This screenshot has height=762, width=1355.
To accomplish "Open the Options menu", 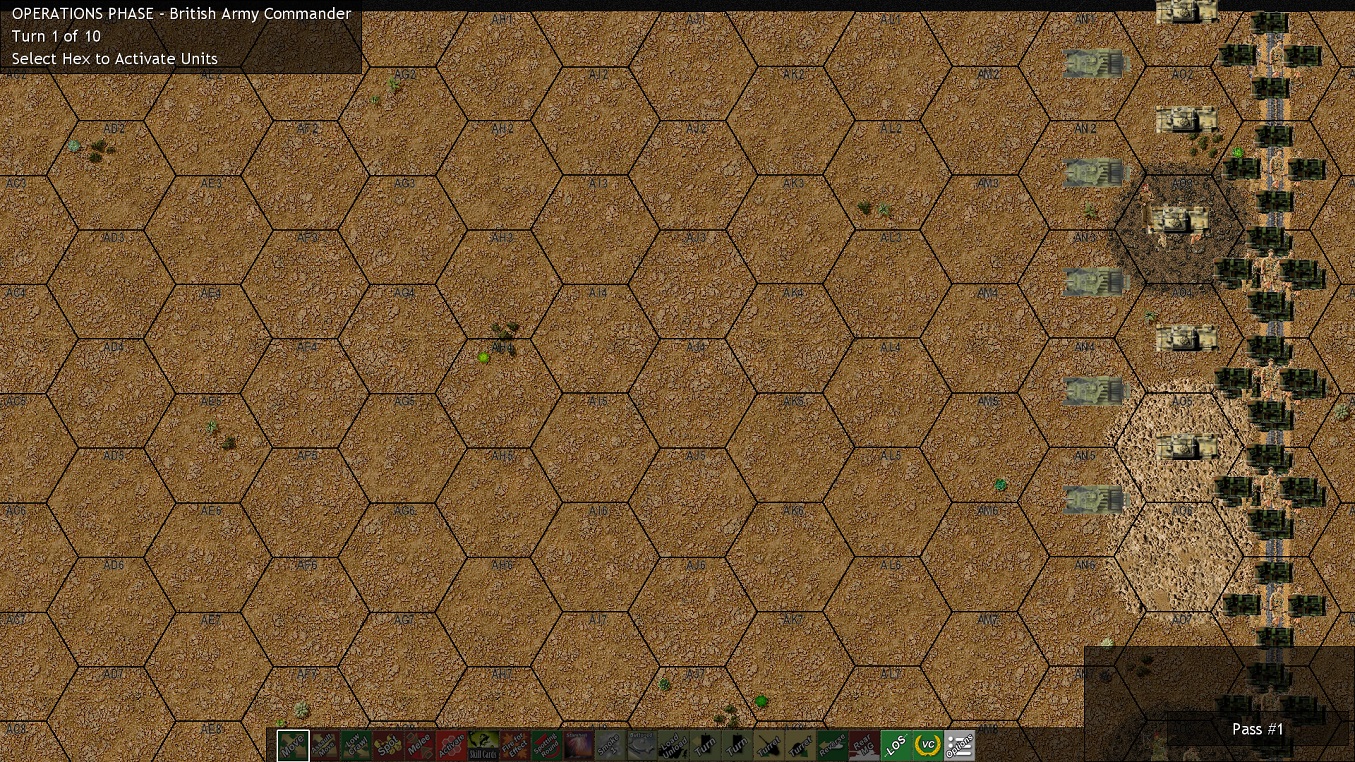I will [x=959, y=744].
